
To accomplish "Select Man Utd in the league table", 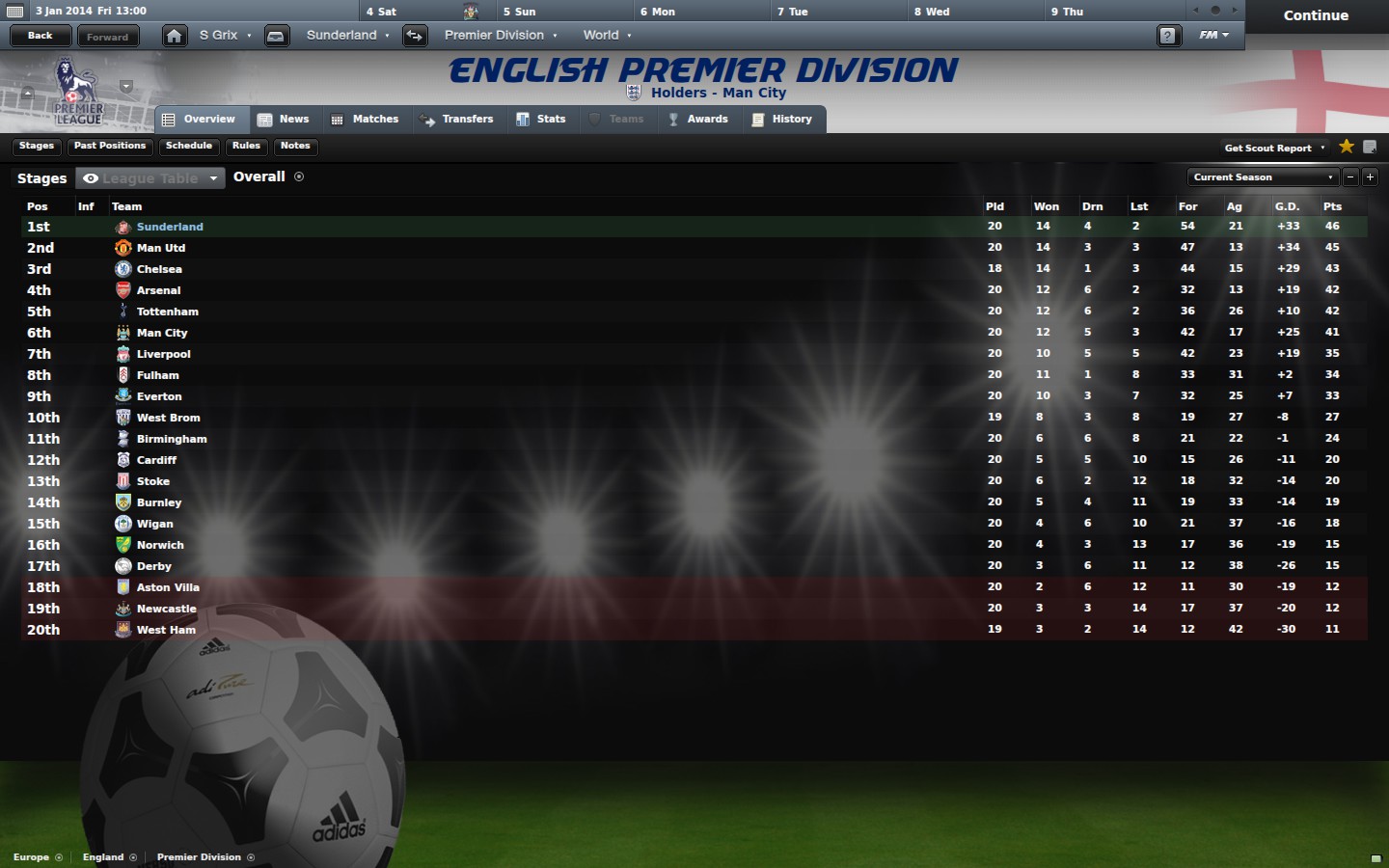I will click(161, 248).
